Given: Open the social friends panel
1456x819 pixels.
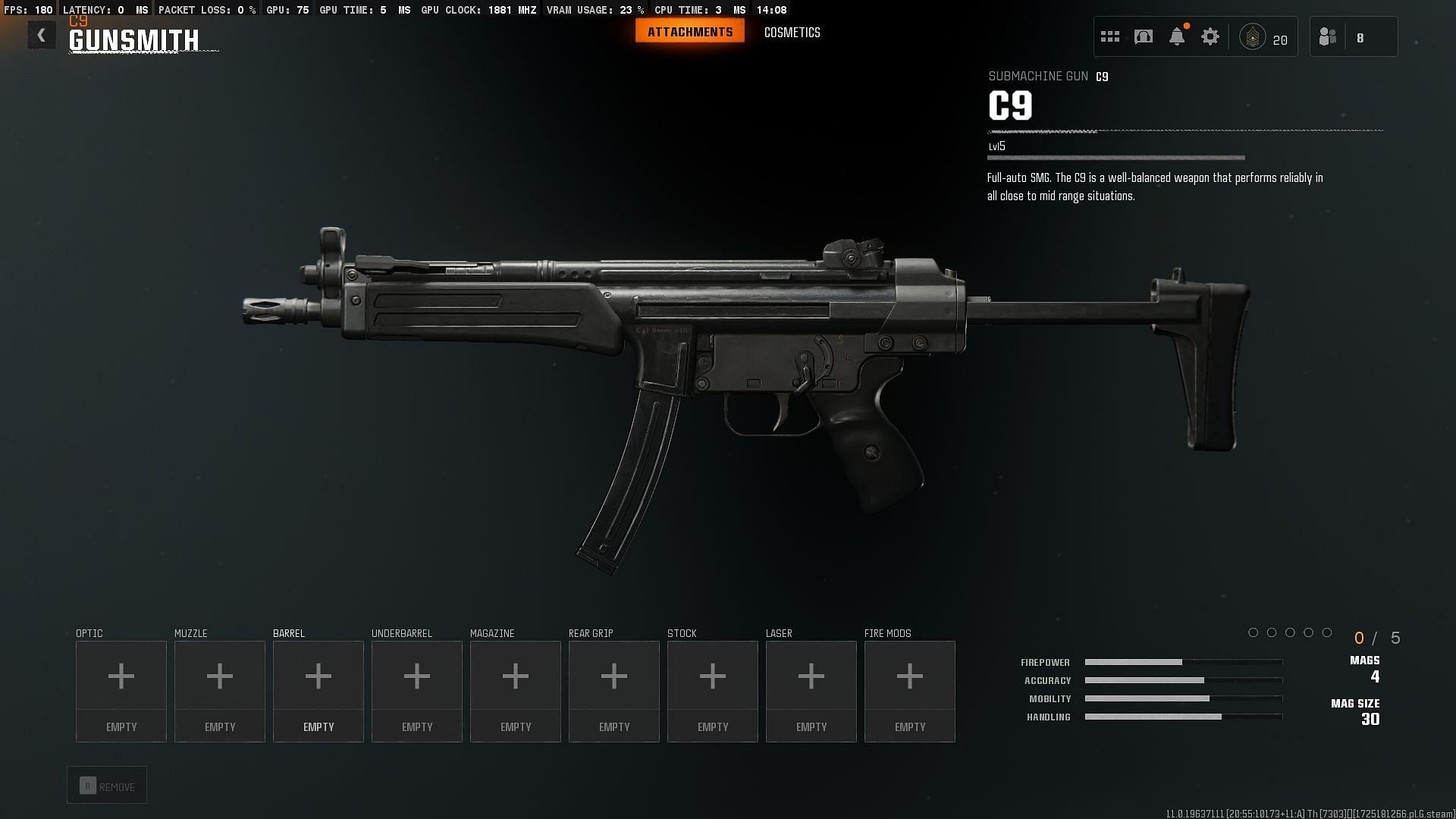Looking at the screenshot, I should tap(1328, 36).
